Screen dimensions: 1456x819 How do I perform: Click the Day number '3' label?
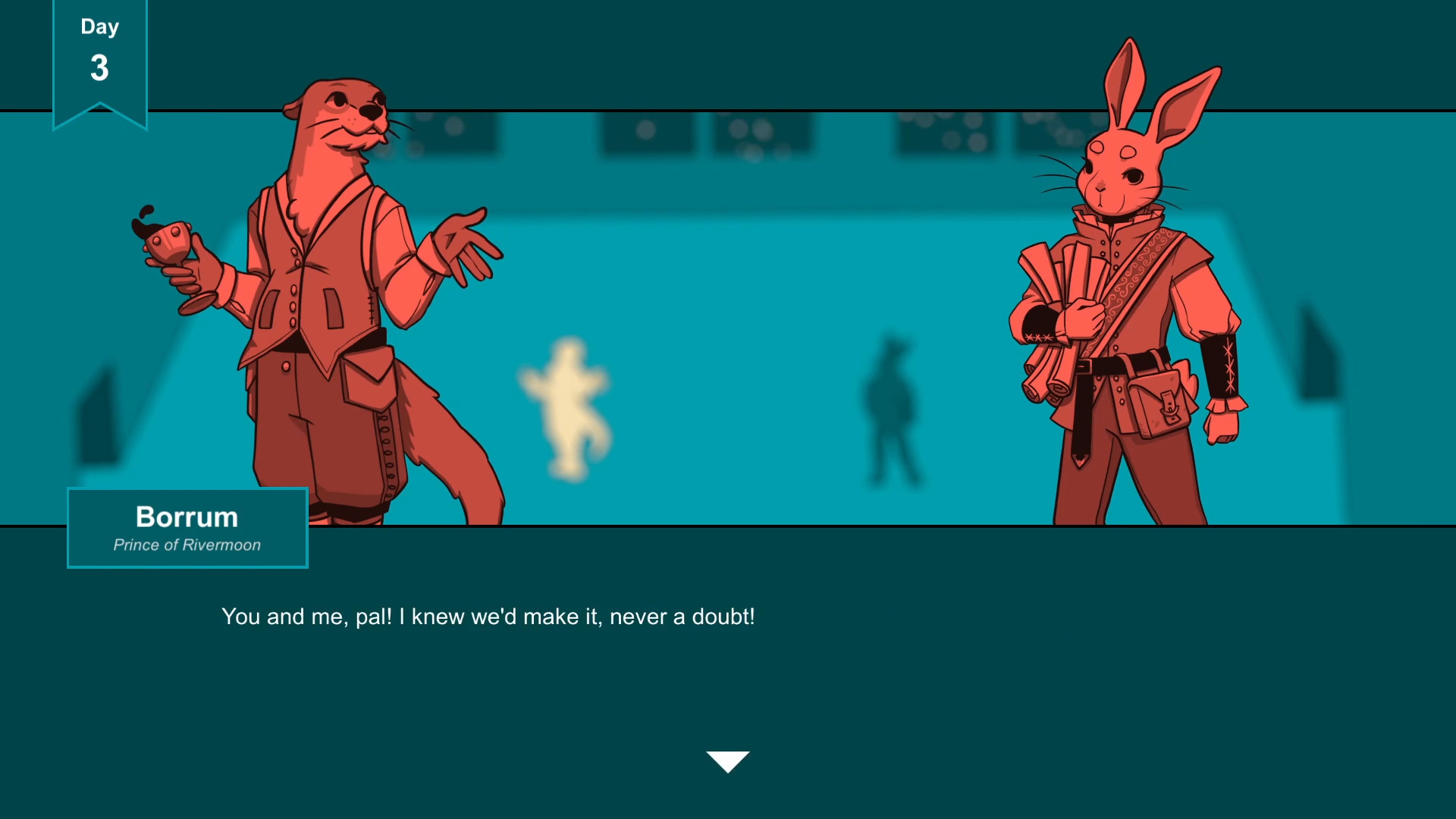pyautogui.click(x=99, y=68)
